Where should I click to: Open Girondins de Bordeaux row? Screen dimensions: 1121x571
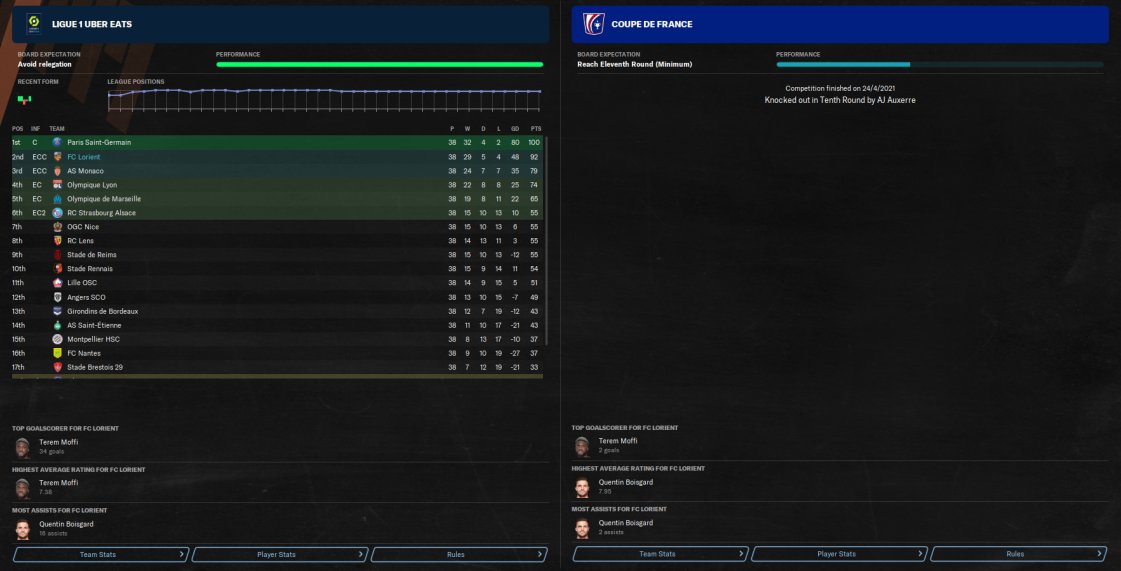pos(102,311)
